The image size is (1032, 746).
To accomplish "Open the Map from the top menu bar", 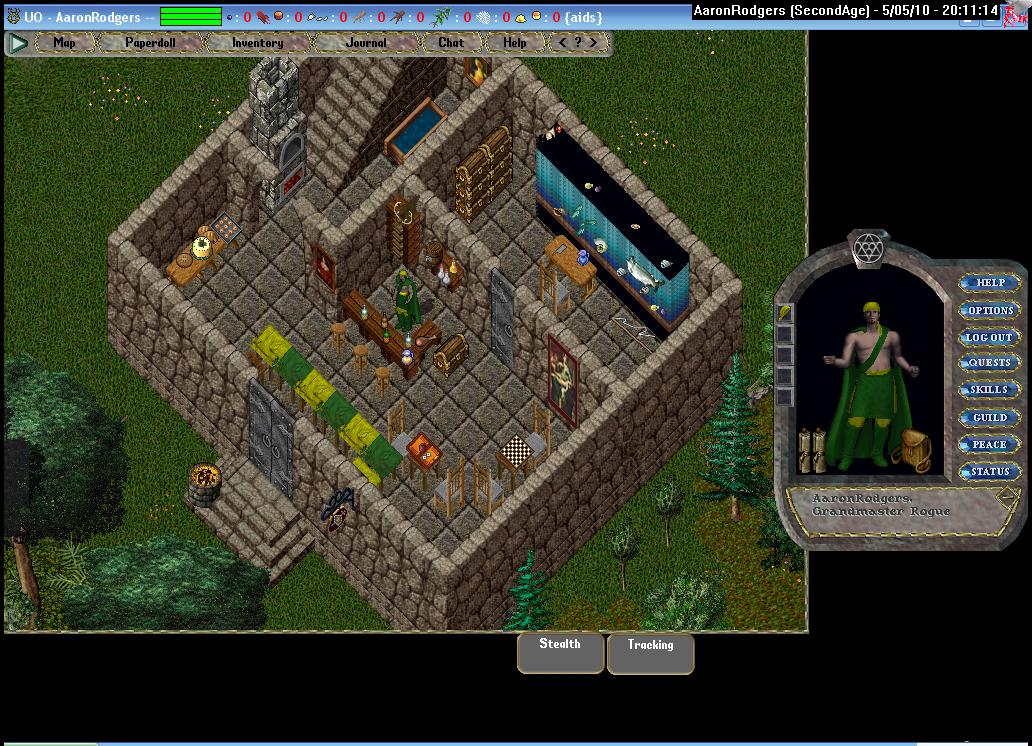I will click(x=64, y=43).
